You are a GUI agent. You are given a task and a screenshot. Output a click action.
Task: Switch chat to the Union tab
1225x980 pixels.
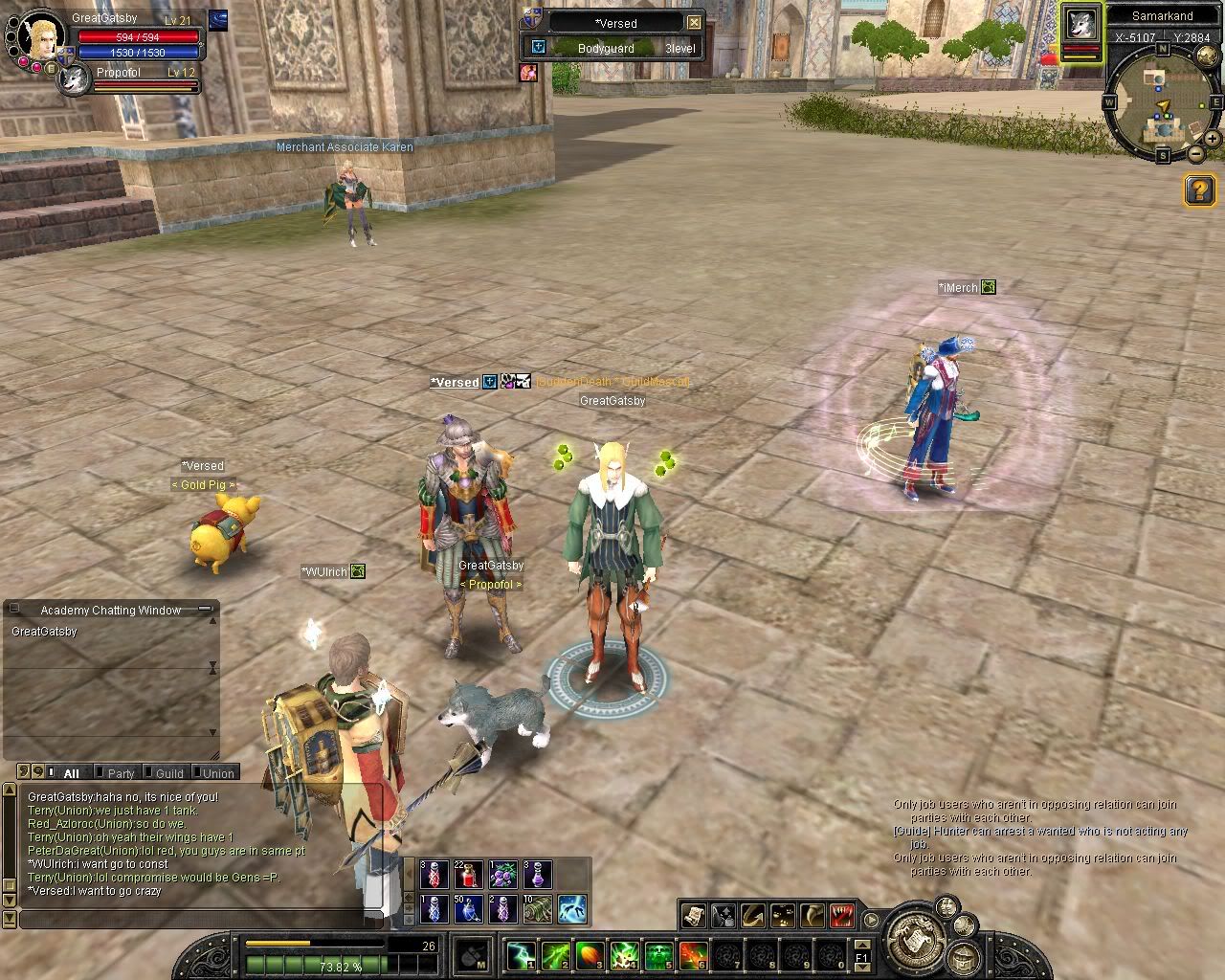coord(217,773)
